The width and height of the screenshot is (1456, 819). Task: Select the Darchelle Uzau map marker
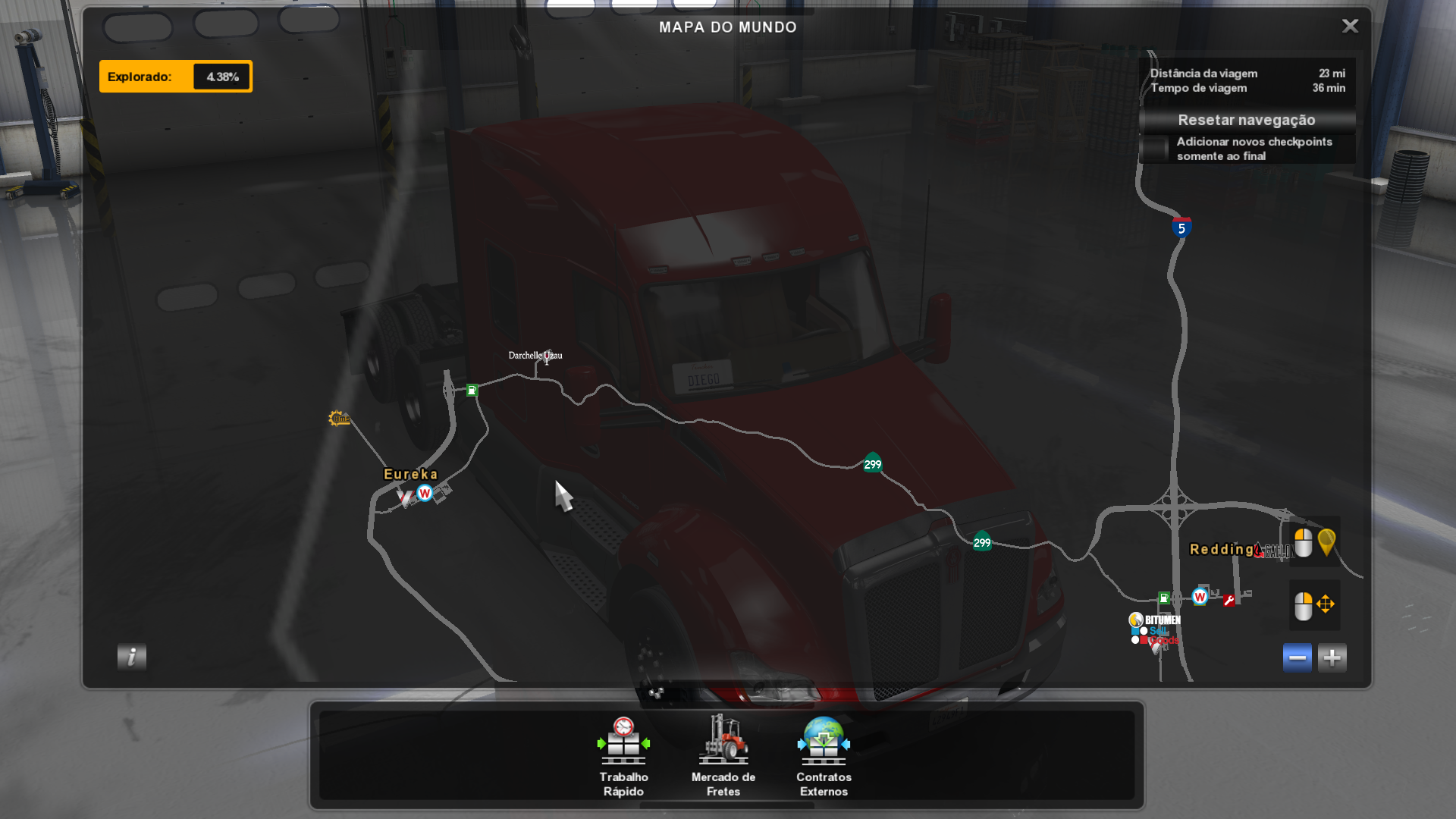[x=535, y=355]
